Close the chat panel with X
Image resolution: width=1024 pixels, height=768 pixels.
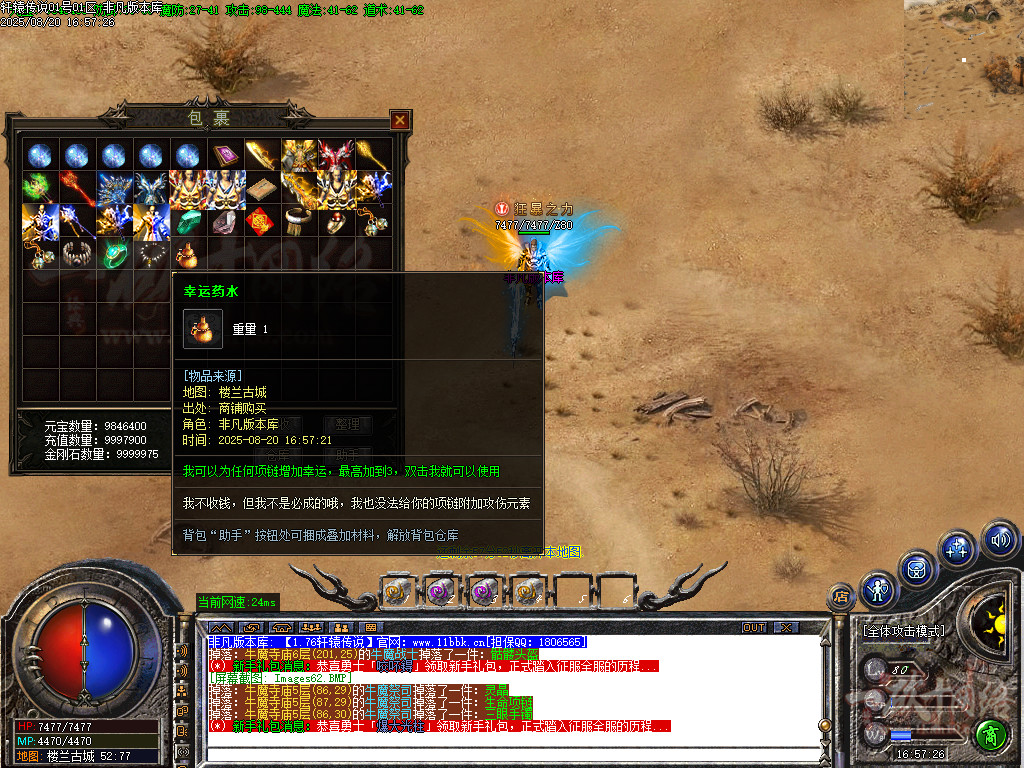(786, 628)
